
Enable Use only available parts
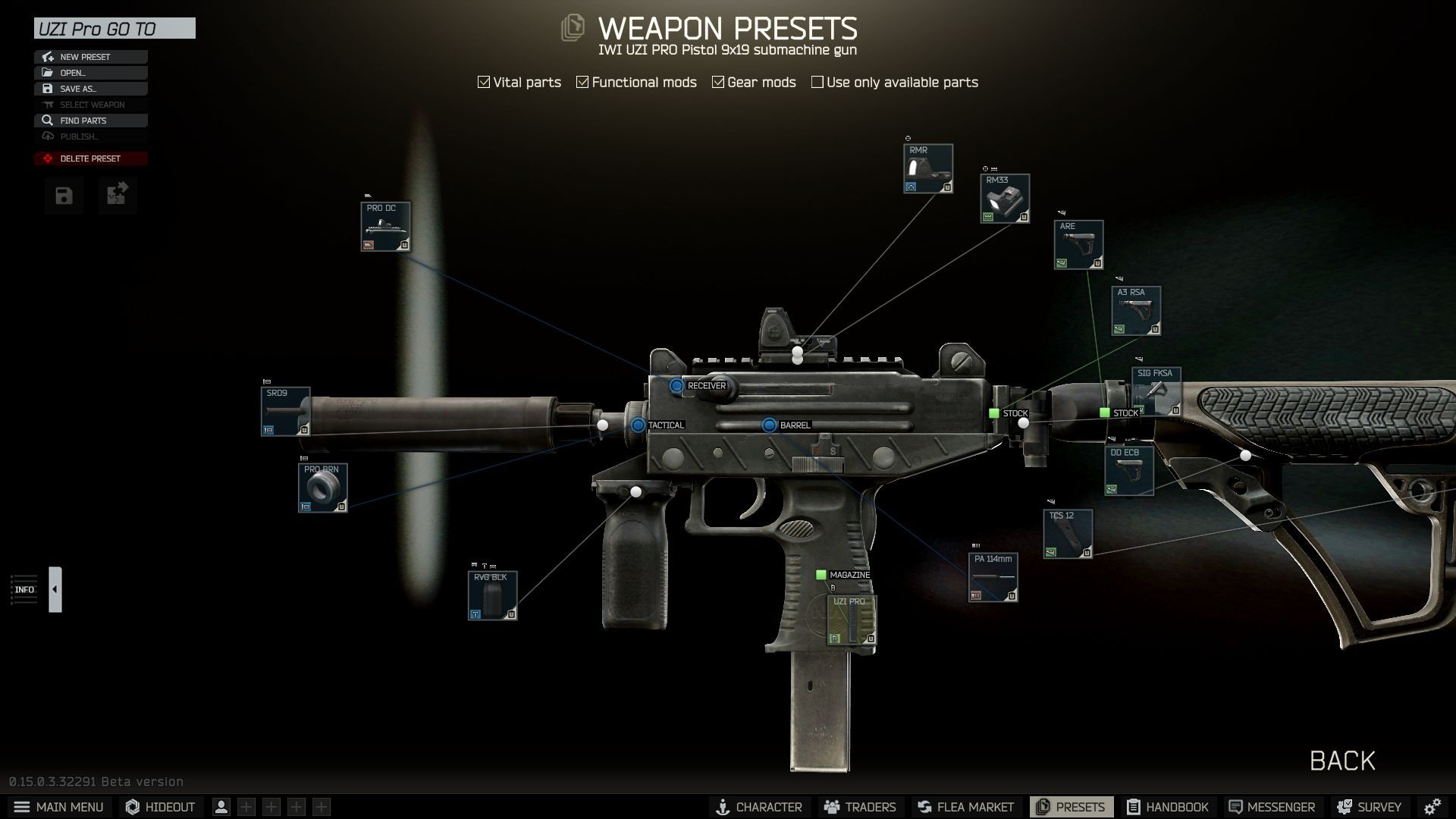(817, 81)
